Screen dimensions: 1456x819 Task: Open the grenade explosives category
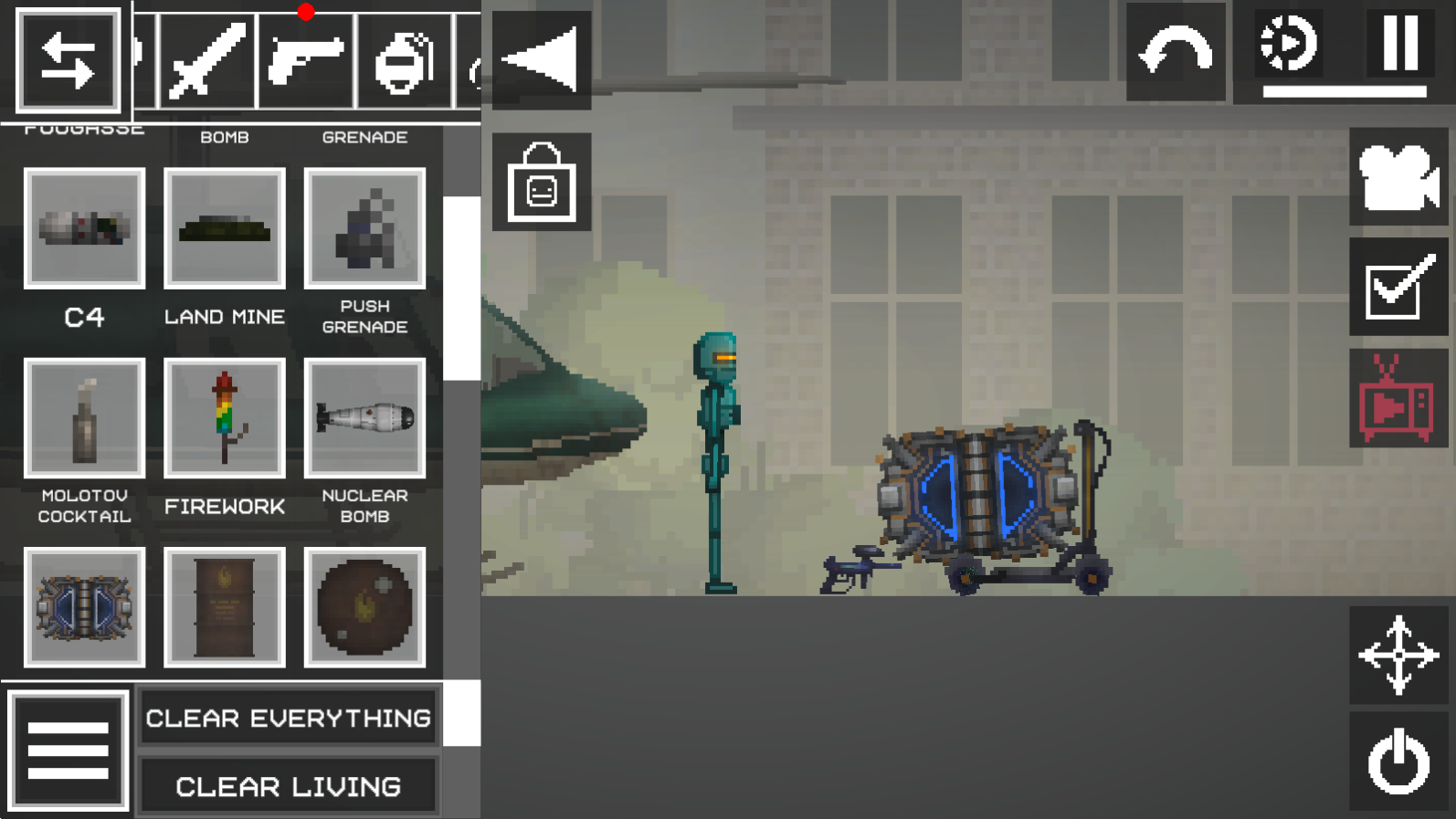pyautogui.click(x=404, y=61)
